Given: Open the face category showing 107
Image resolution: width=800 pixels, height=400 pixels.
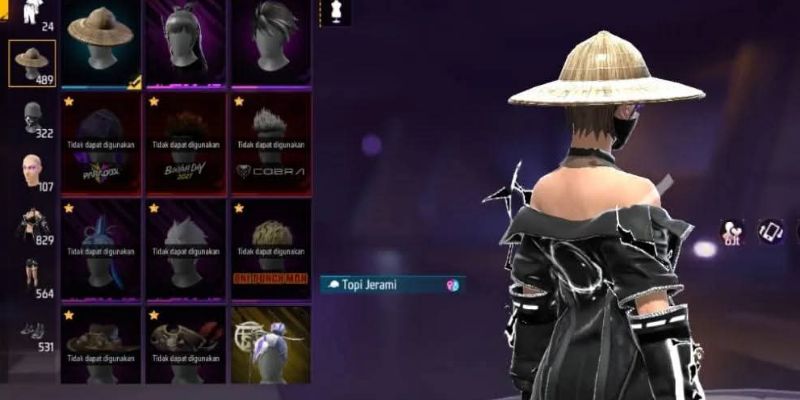Looking at the screenshot, I should (x=33, y=172).
